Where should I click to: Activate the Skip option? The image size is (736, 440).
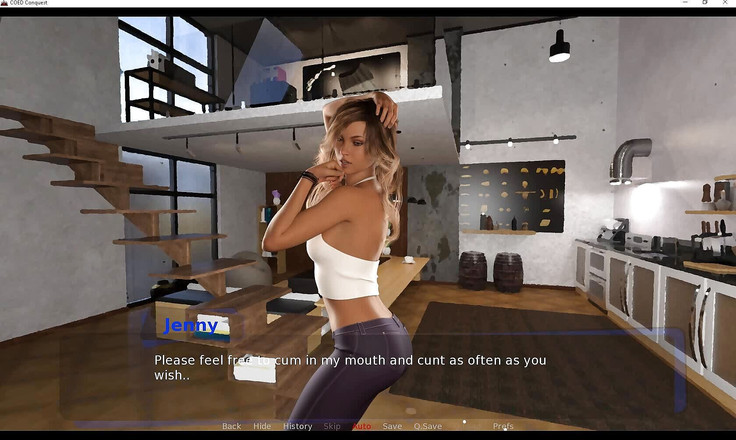[x=331, y=426]
